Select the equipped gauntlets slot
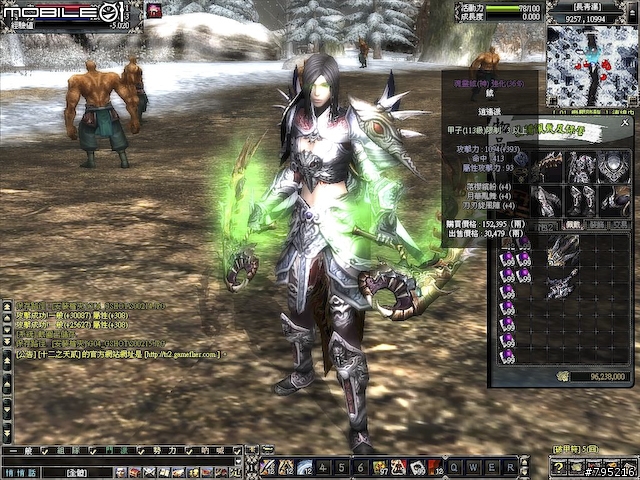Screen dimensions: 640x480 point(548,200)
